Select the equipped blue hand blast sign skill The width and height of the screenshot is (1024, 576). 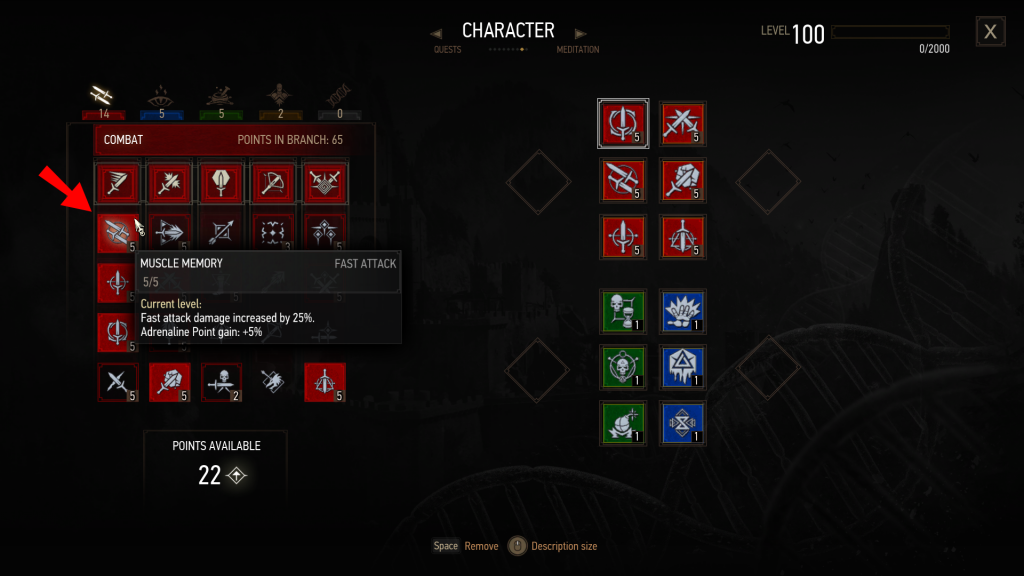pos(683,309)
